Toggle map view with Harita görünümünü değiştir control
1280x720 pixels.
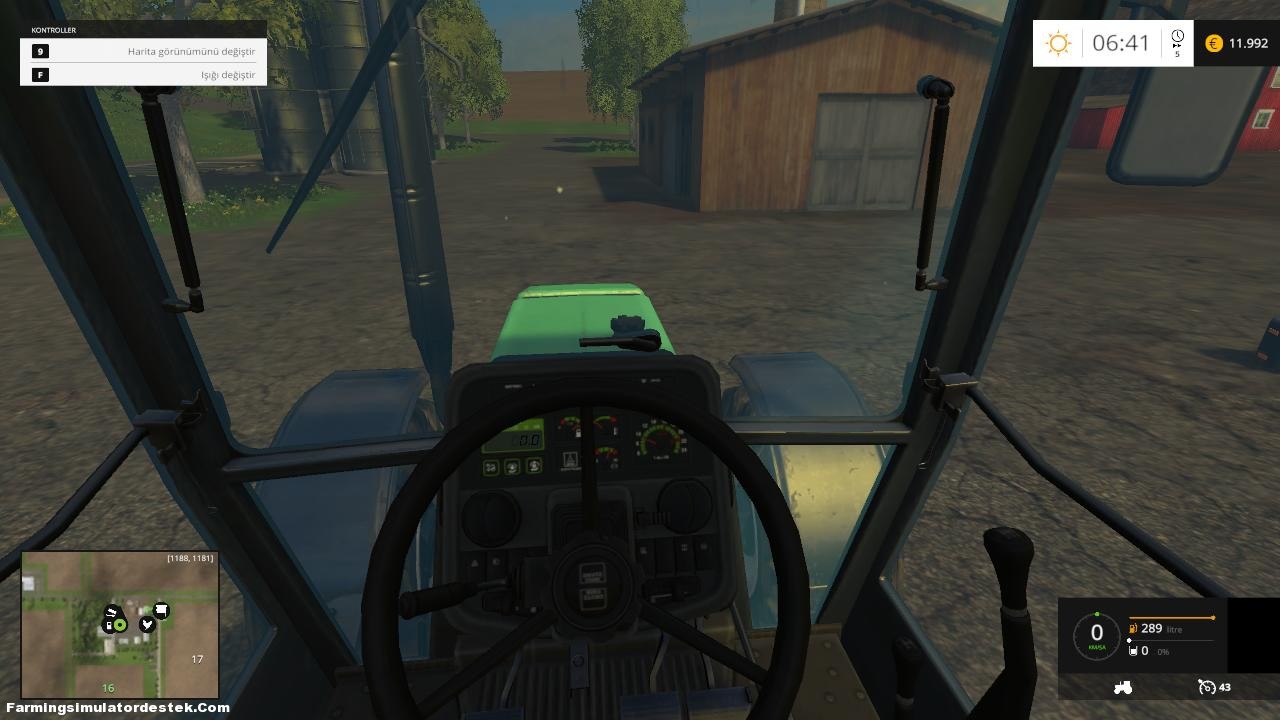coord(192,52)
